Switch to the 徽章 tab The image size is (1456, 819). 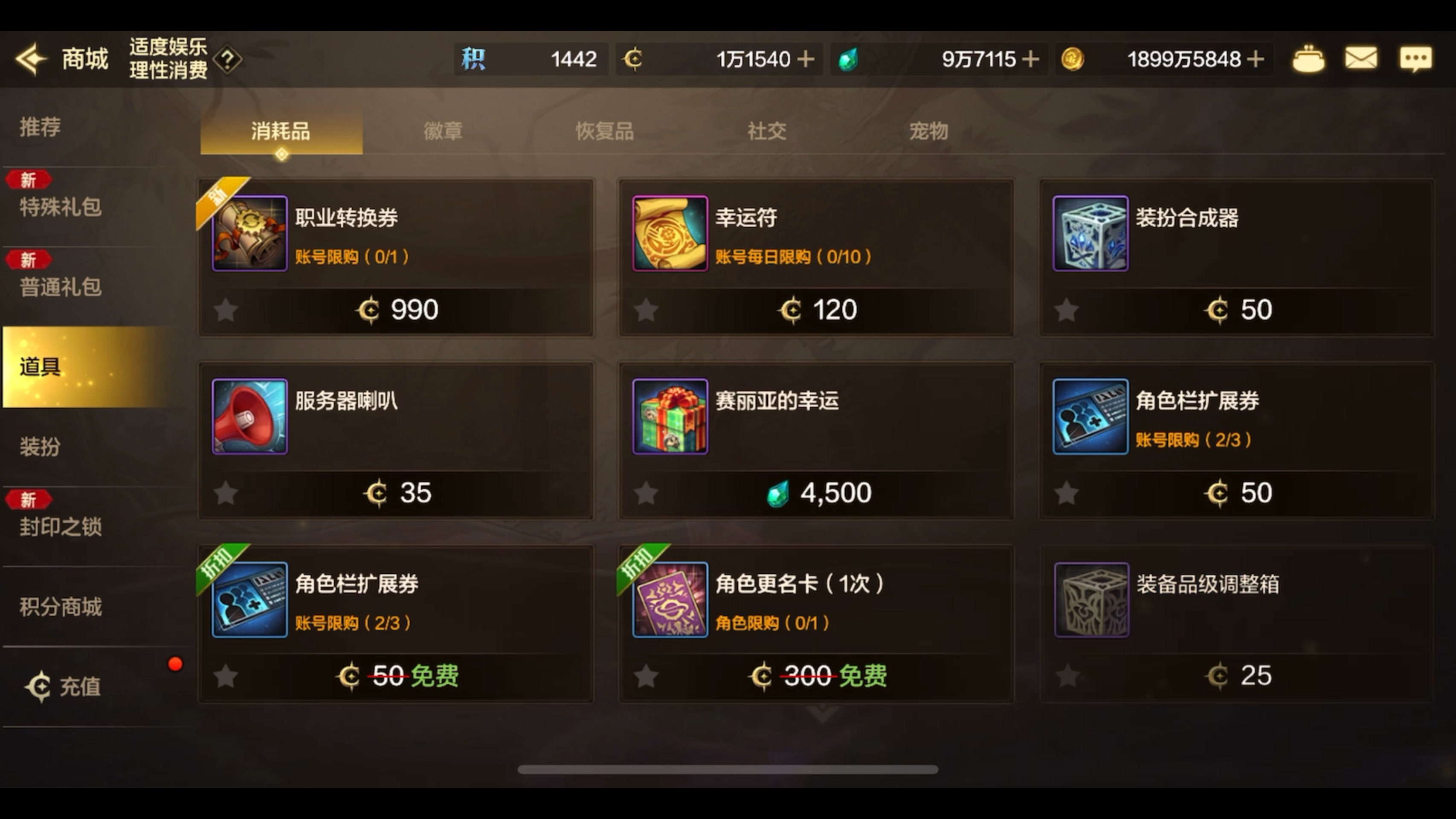[x=443, y=131]
